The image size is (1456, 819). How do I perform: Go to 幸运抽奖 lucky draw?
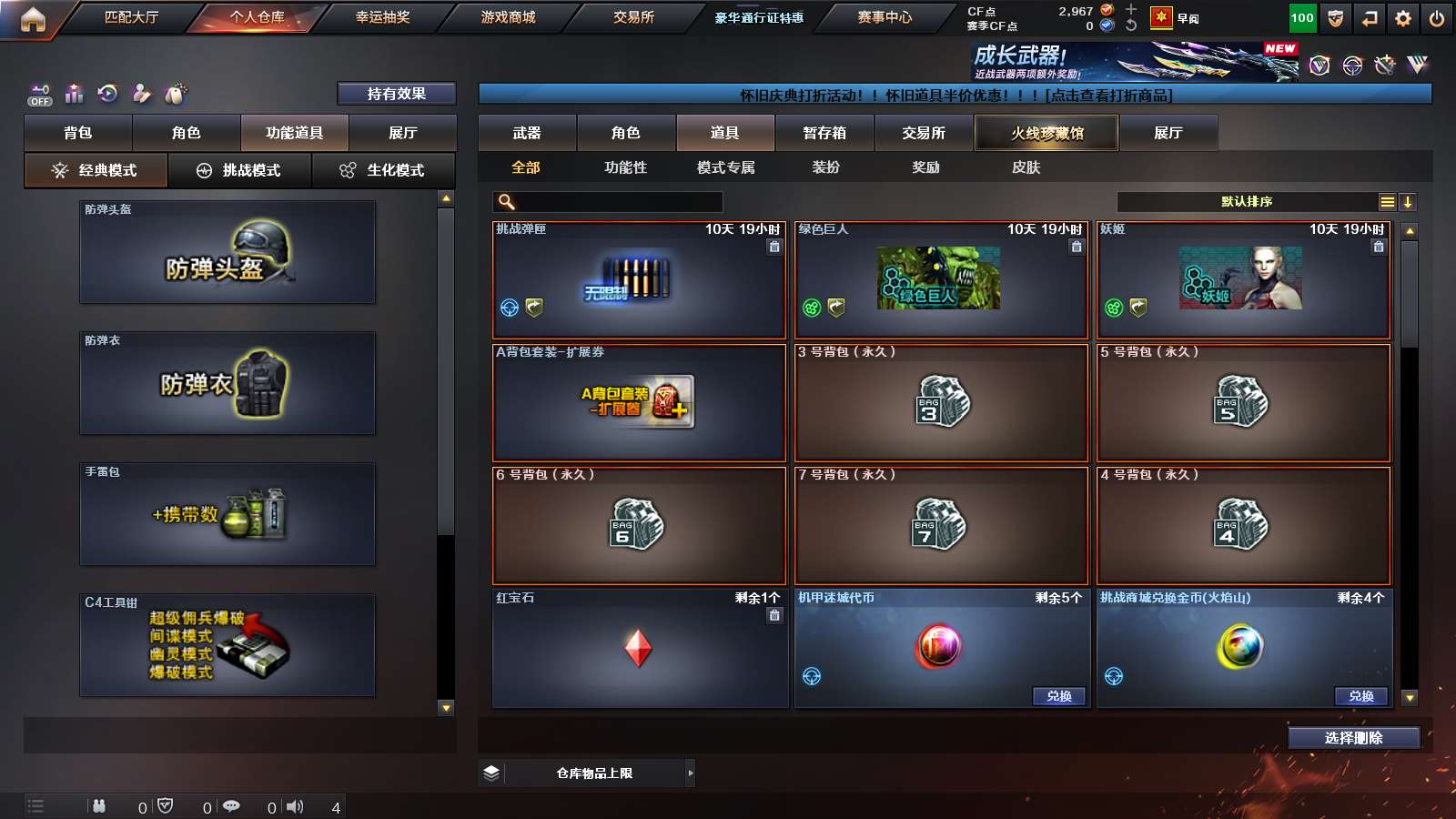(382, 17)
